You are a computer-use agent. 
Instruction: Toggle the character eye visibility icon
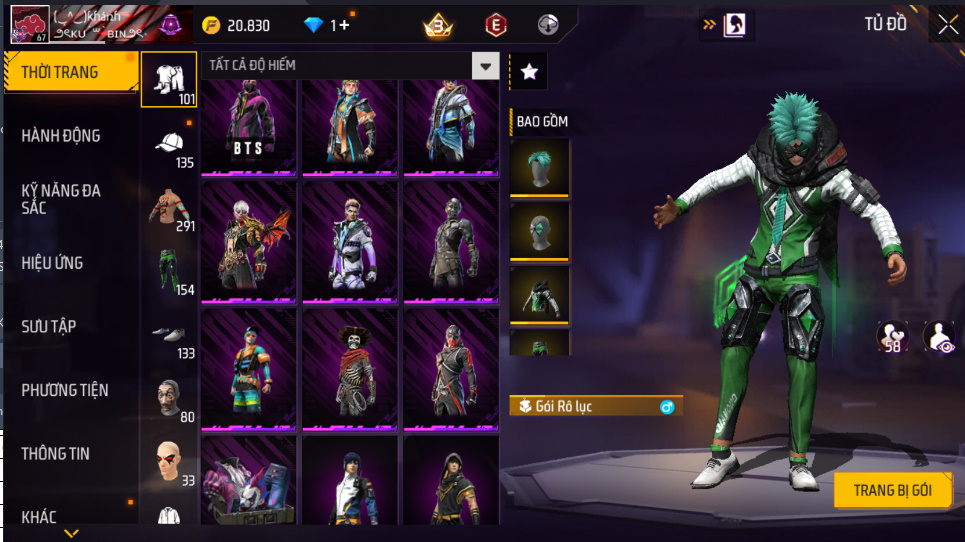tap(939, 337)
